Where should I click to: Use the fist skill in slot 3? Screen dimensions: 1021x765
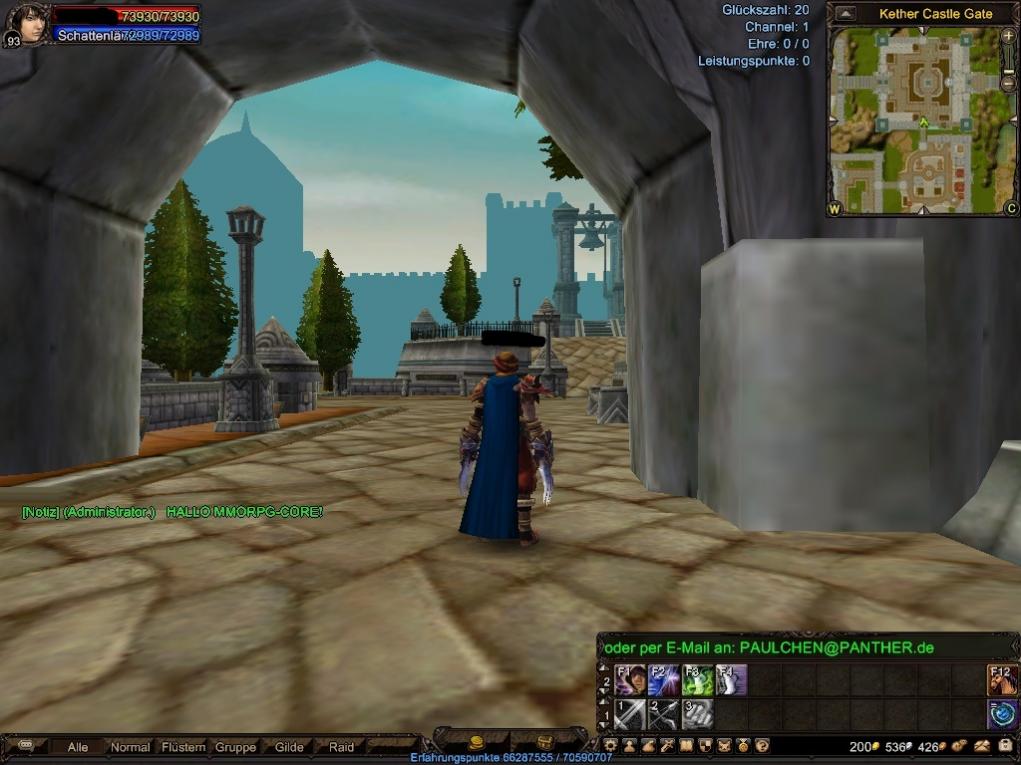click(698, 714)
